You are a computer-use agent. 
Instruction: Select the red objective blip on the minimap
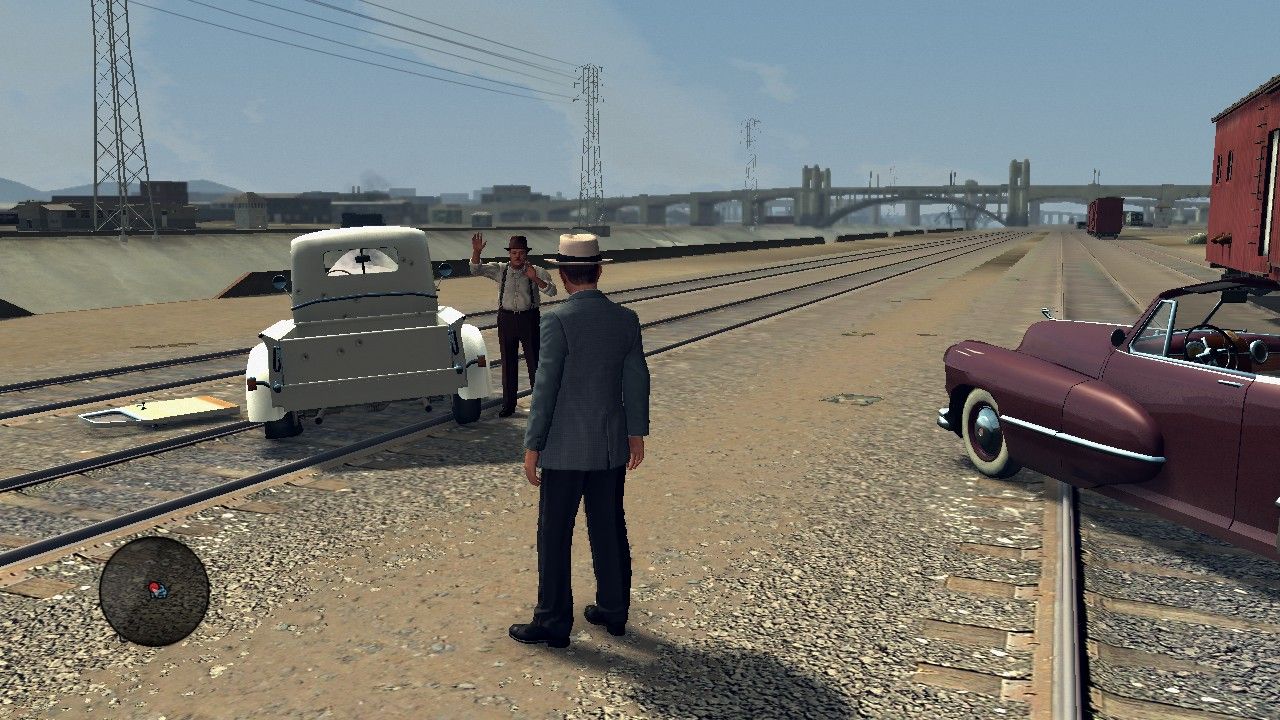[153, 585]
